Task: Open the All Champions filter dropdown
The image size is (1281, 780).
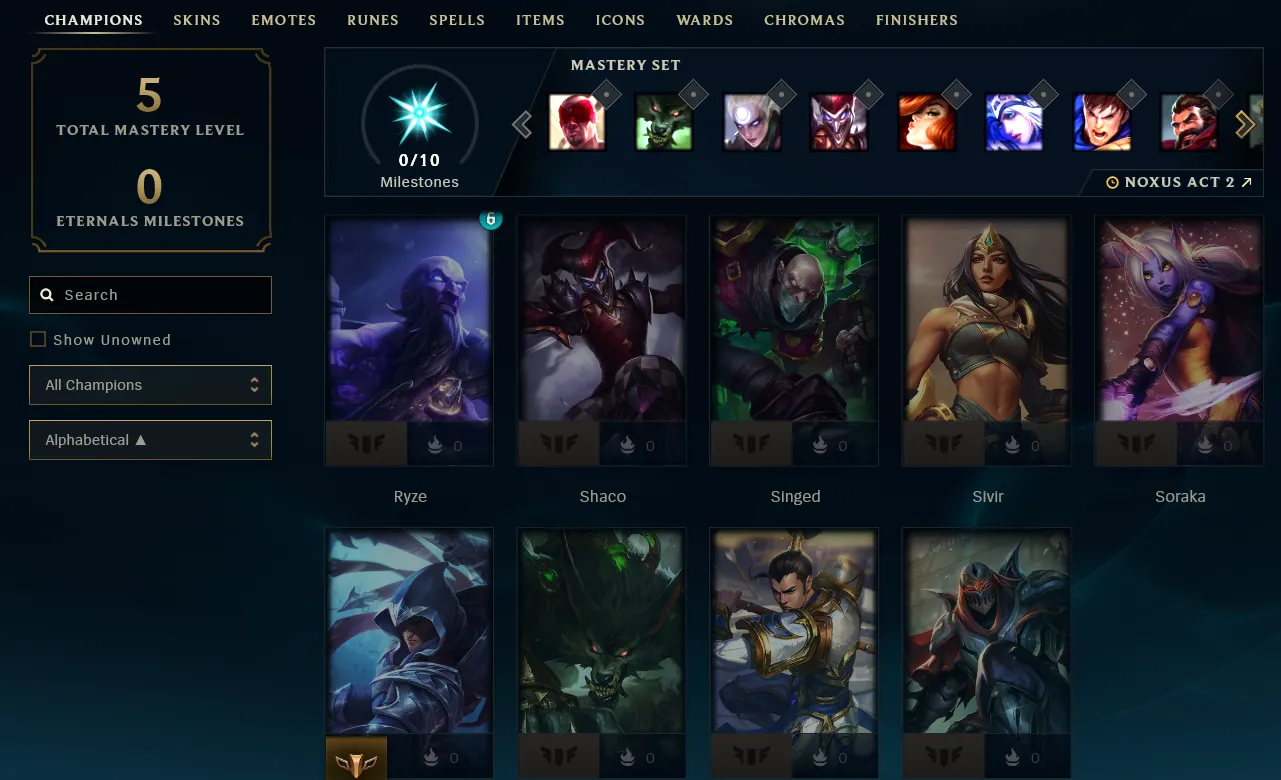Action: click(x=150, y=385)
